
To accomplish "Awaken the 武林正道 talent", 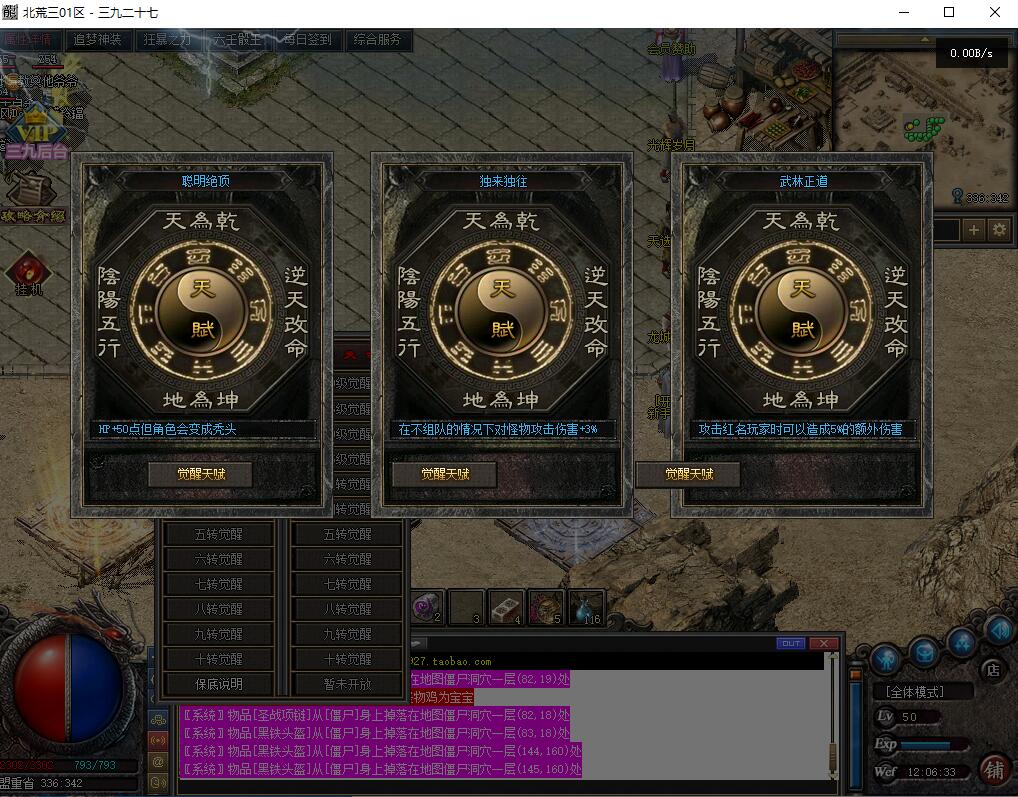I will pos(689,474).
